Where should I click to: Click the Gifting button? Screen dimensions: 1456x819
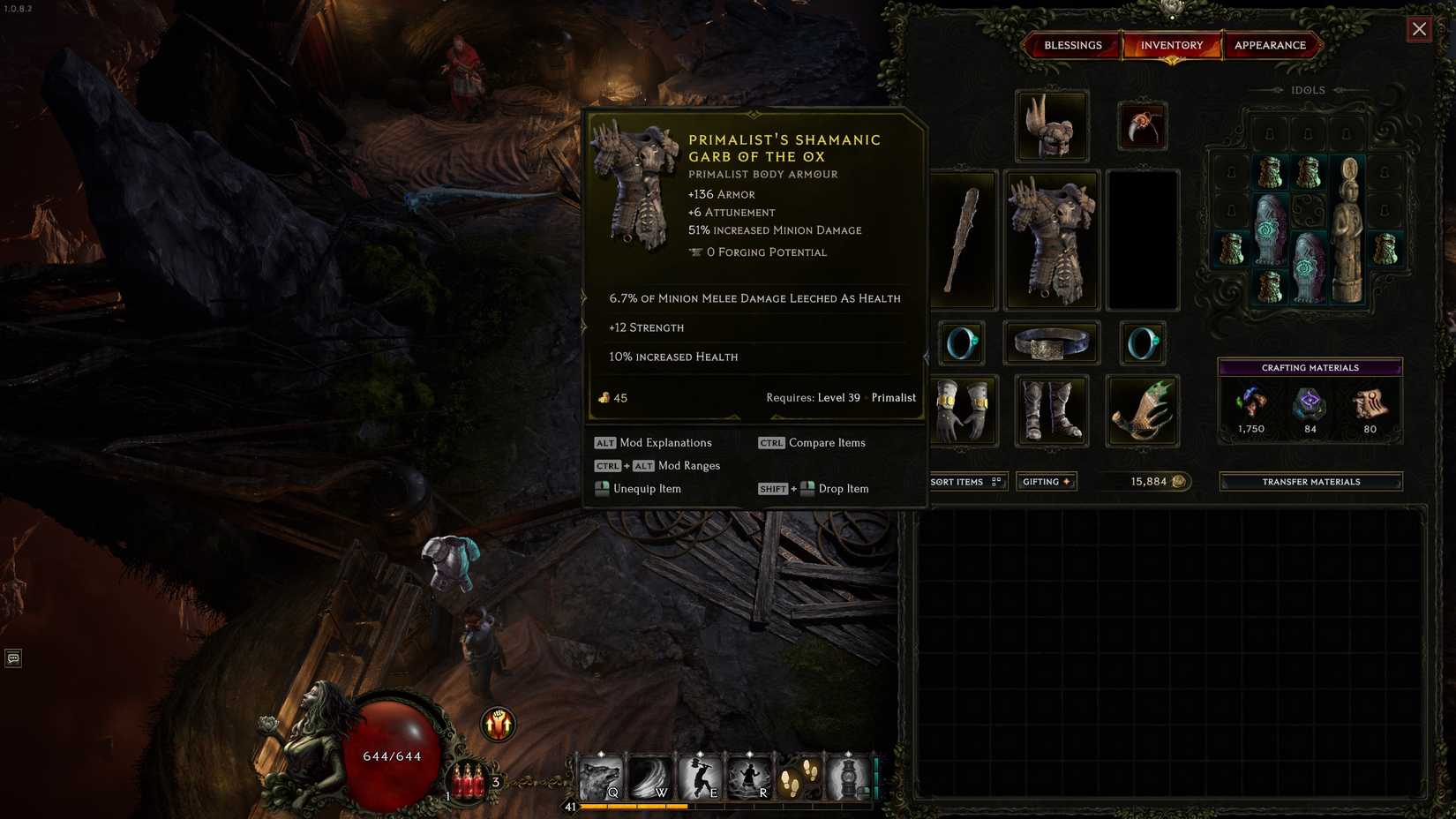1046,481
